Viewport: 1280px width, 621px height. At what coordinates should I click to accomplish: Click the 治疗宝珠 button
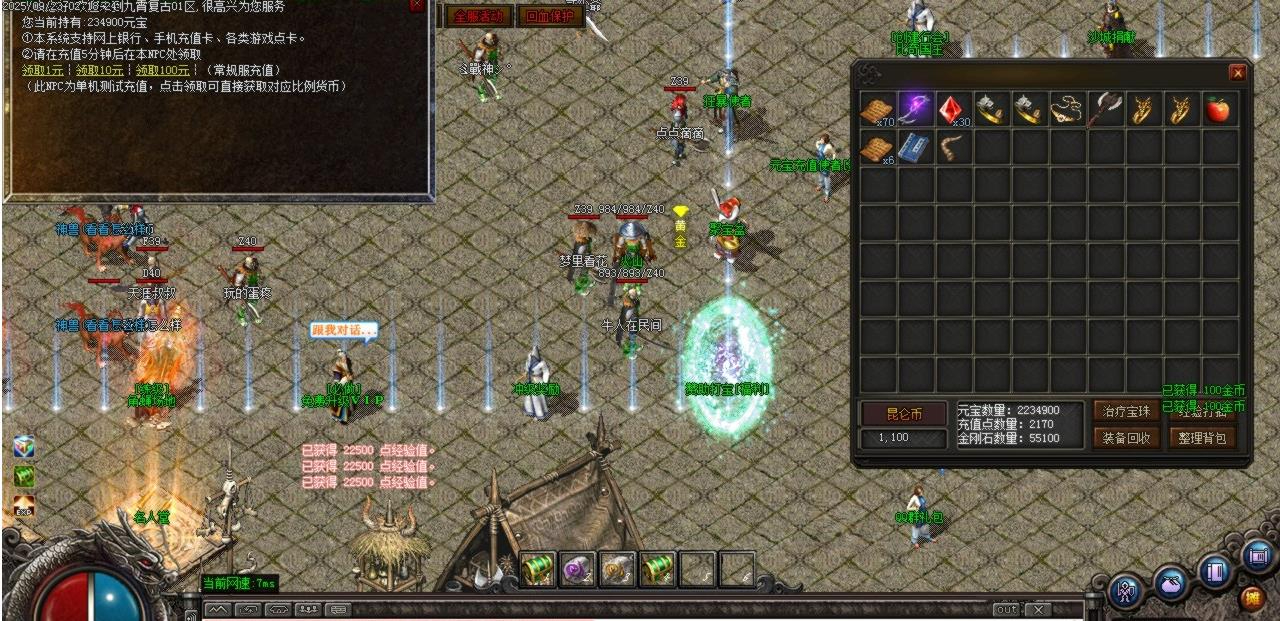(1126, 411)
